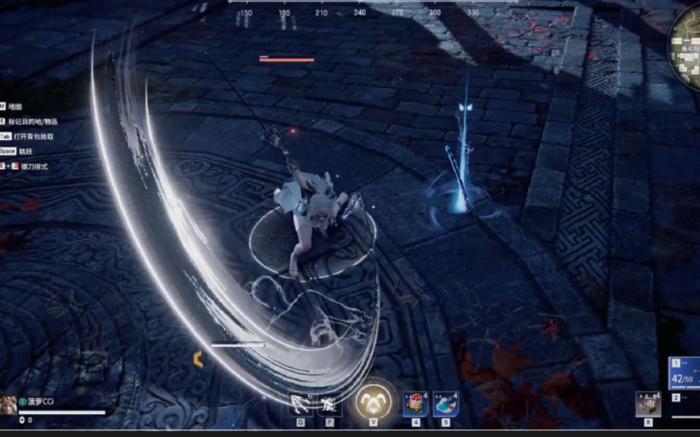Trigger the G skill icon

pos(299,405)
